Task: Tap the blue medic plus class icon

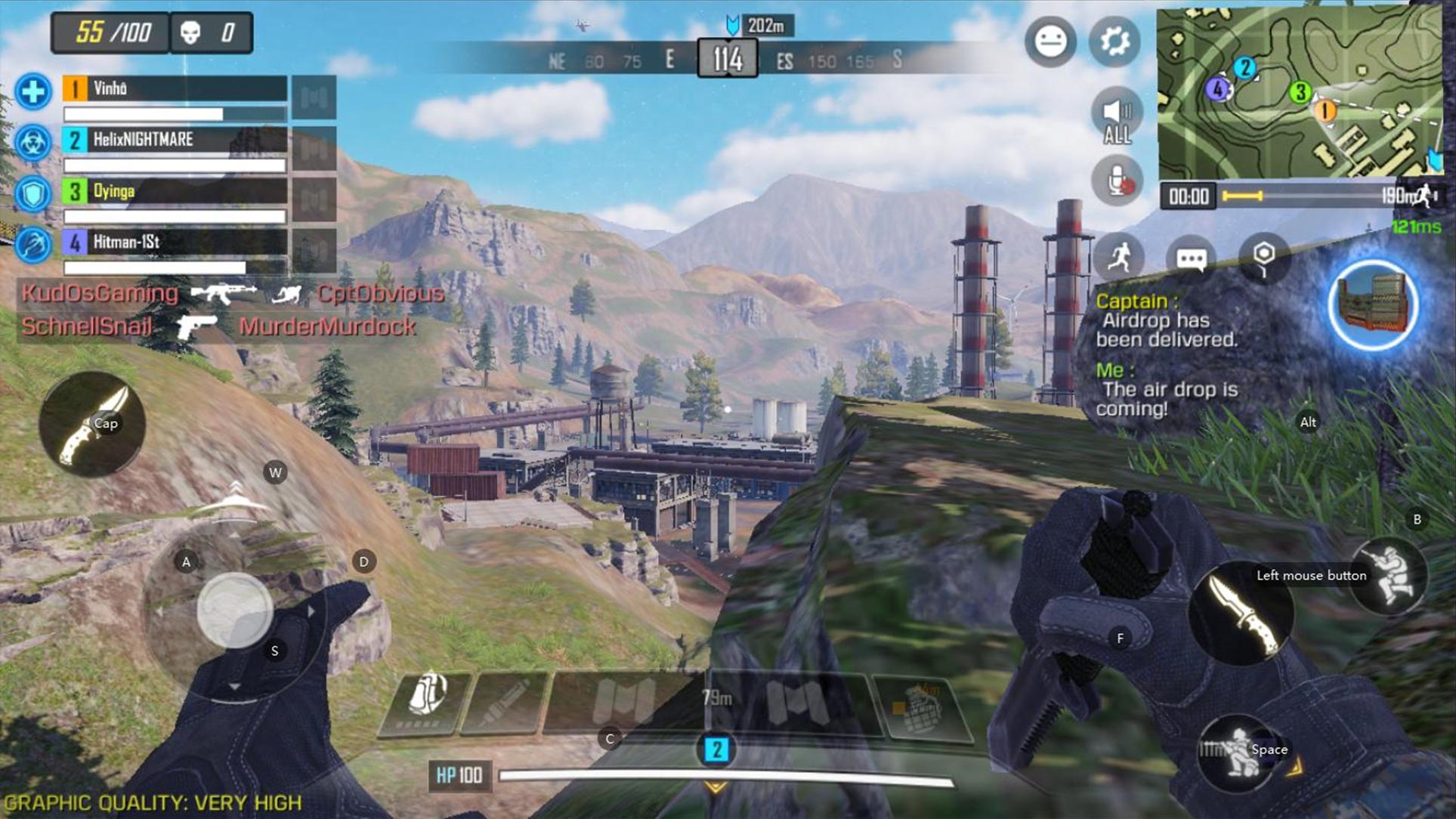Action: (x=32, y=92)
